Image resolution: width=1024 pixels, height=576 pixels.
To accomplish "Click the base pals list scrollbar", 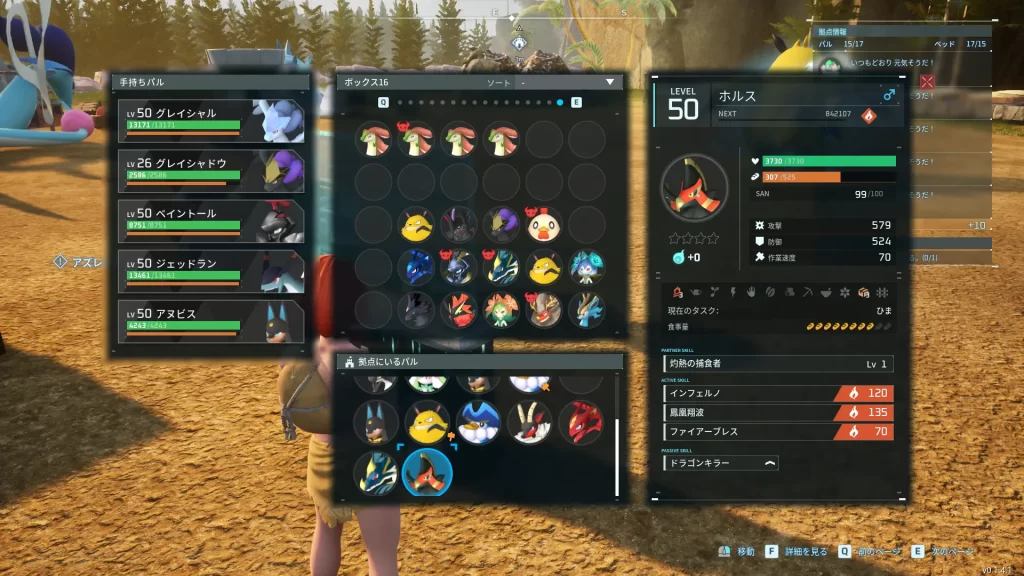I will (617, 455).
